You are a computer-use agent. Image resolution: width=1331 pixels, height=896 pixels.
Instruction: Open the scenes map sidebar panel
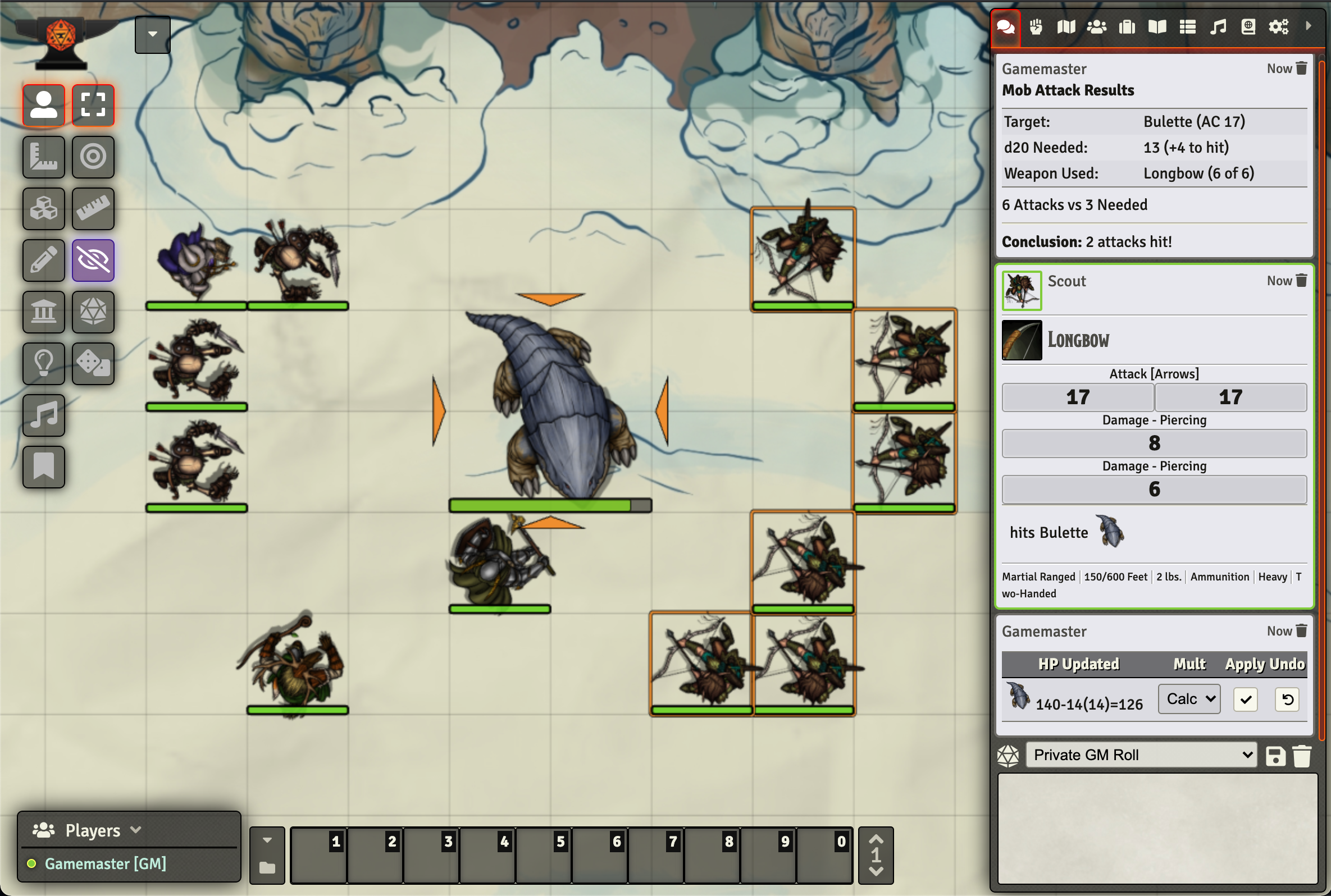click(x=1066, y=26)
